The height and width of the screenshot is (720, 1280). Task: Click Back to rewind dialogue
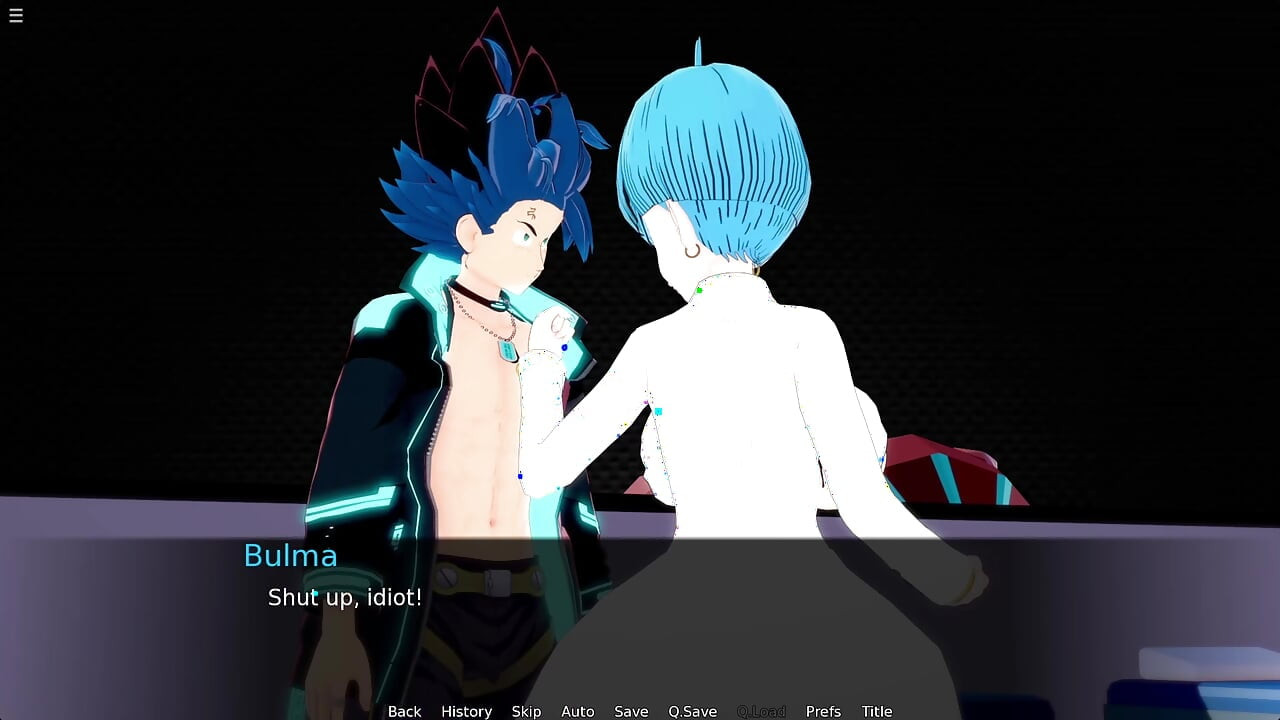coord(404,711)
